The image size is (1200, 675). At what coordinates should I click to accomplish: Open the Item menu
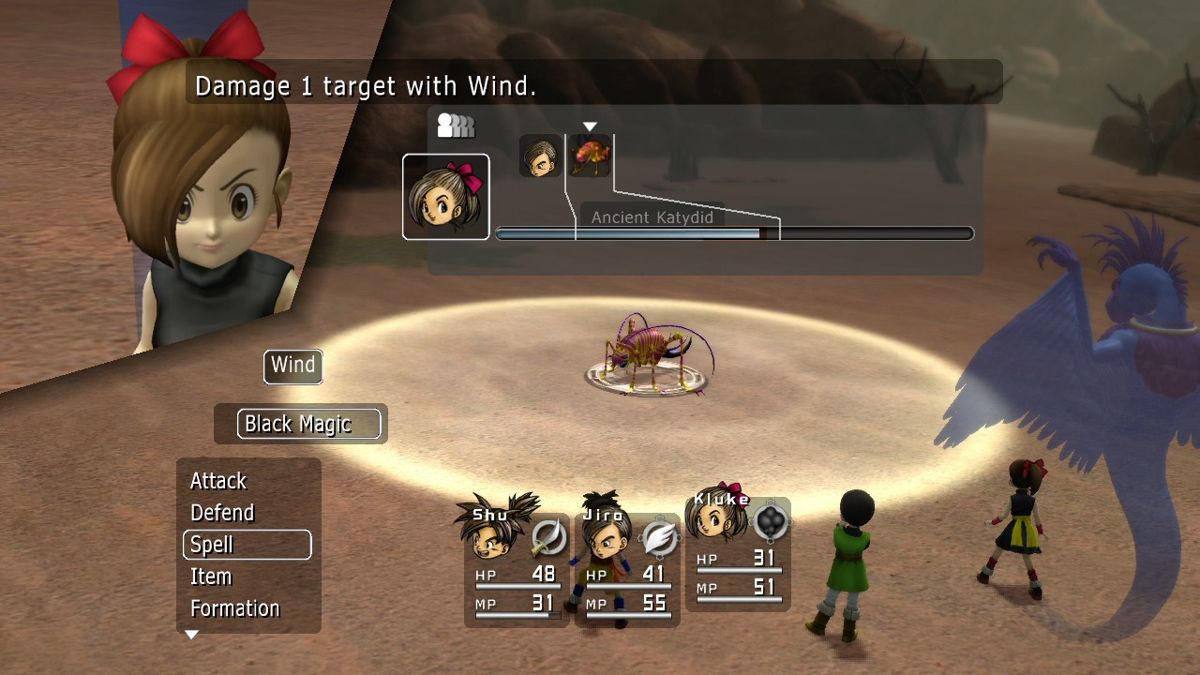[211, 577]
